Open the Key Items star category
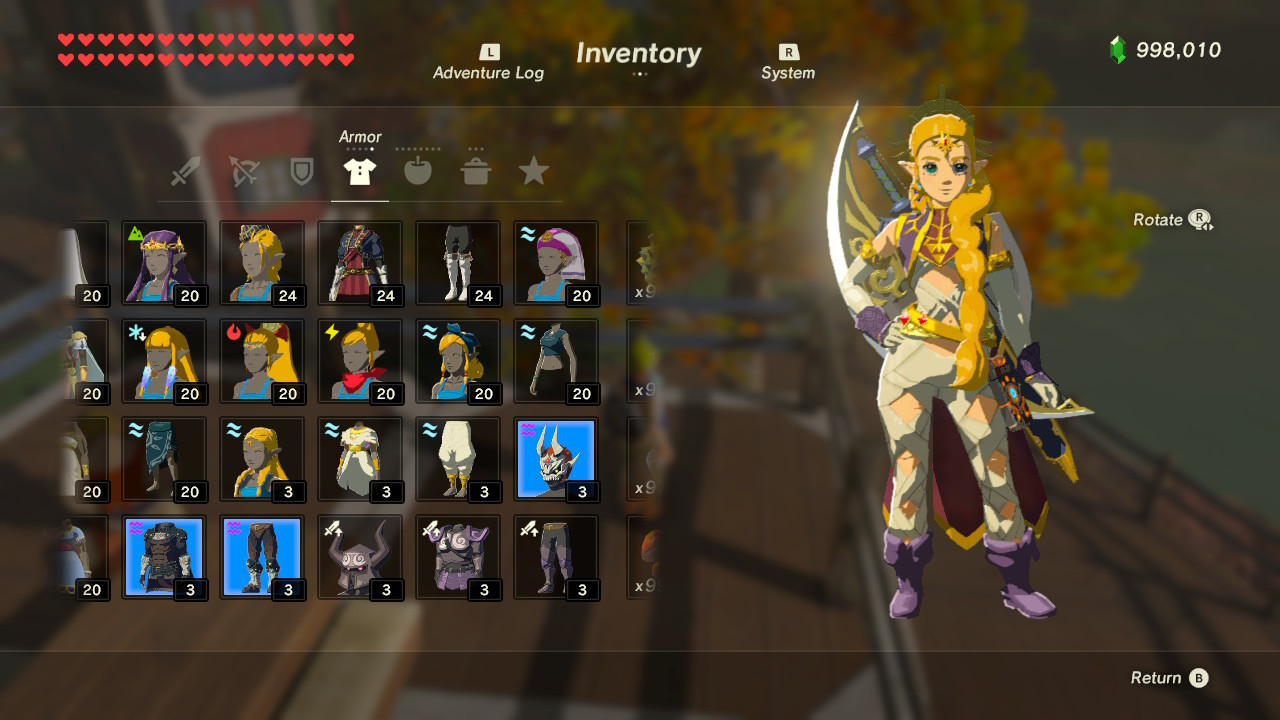The image size is (1280, 720). [x=533, y=170]
